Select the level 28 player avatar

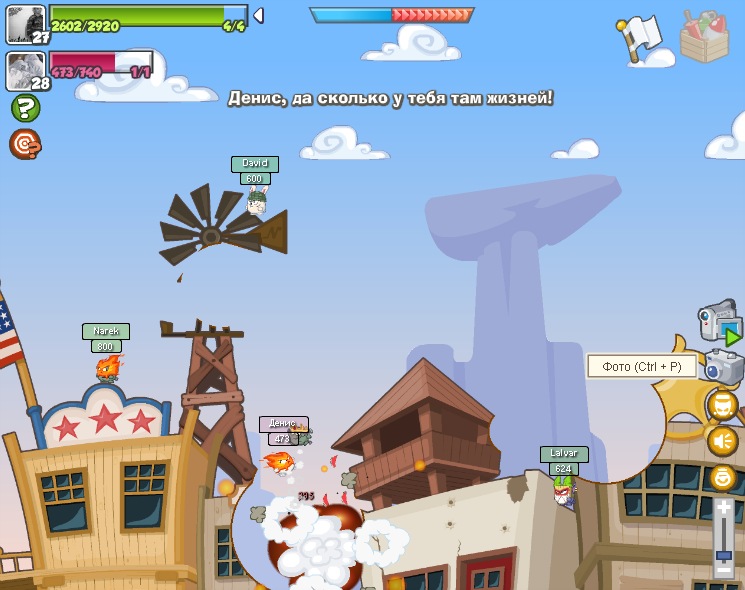coord(25,70)
